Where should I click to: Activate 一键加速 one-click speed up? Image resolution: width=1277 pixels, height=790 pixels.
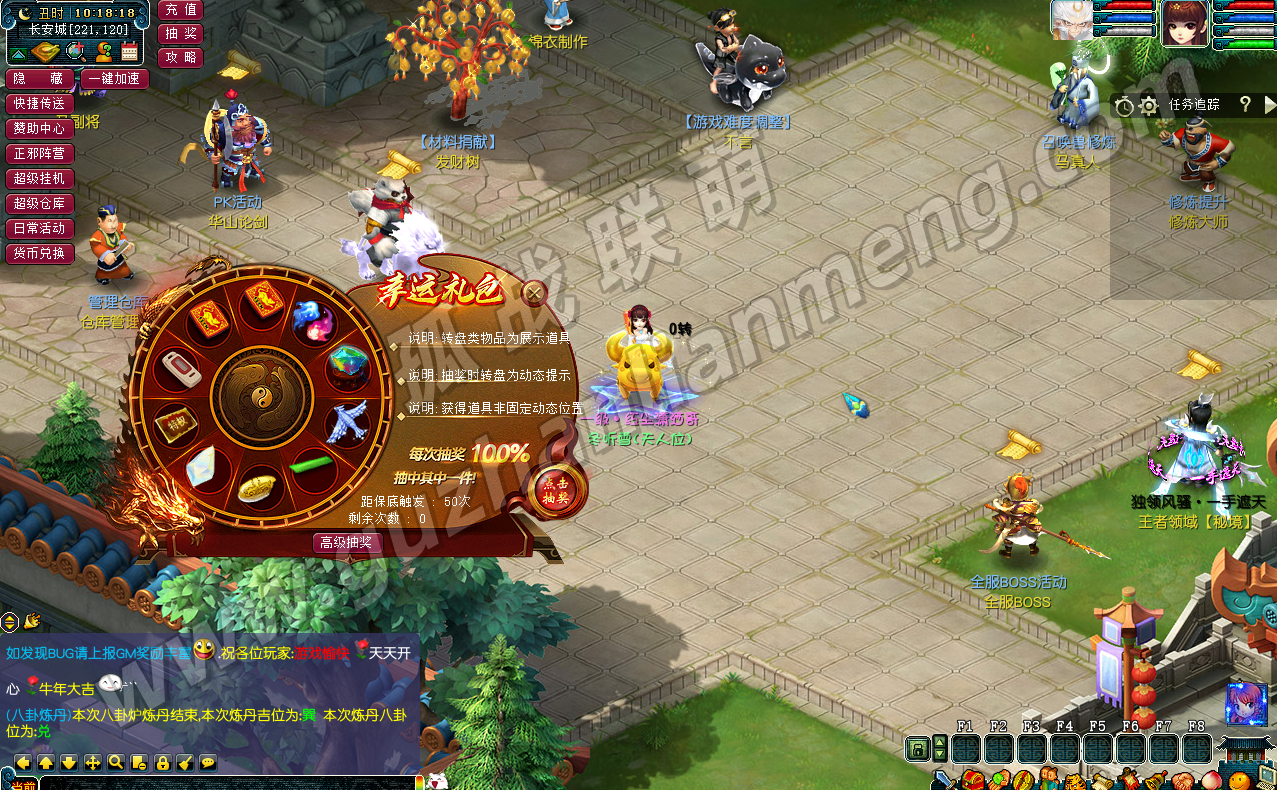coord(116,79)
